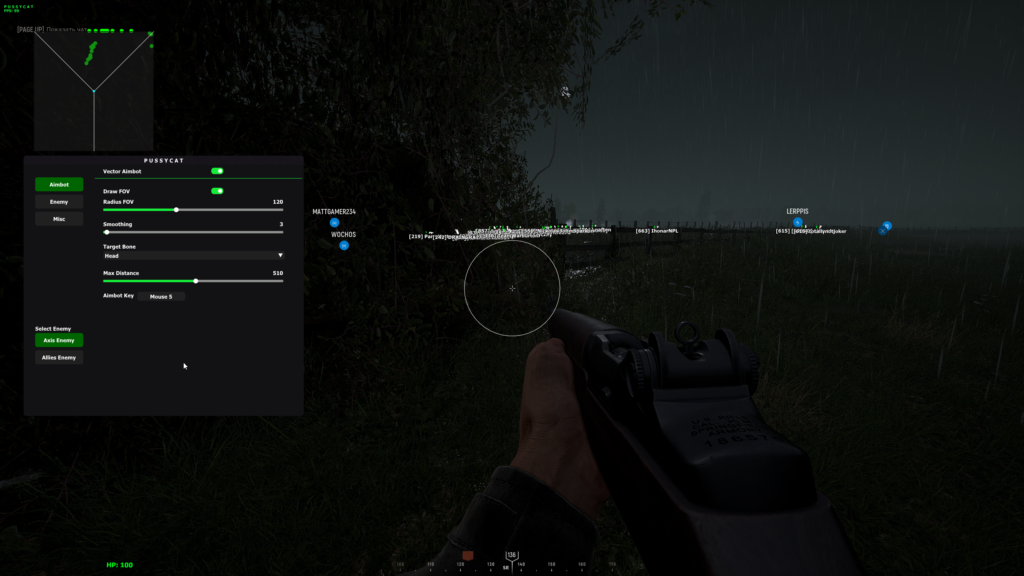Choose Axis Enemy option
The image size is (1024, 576).
click(x=59, y=341)
